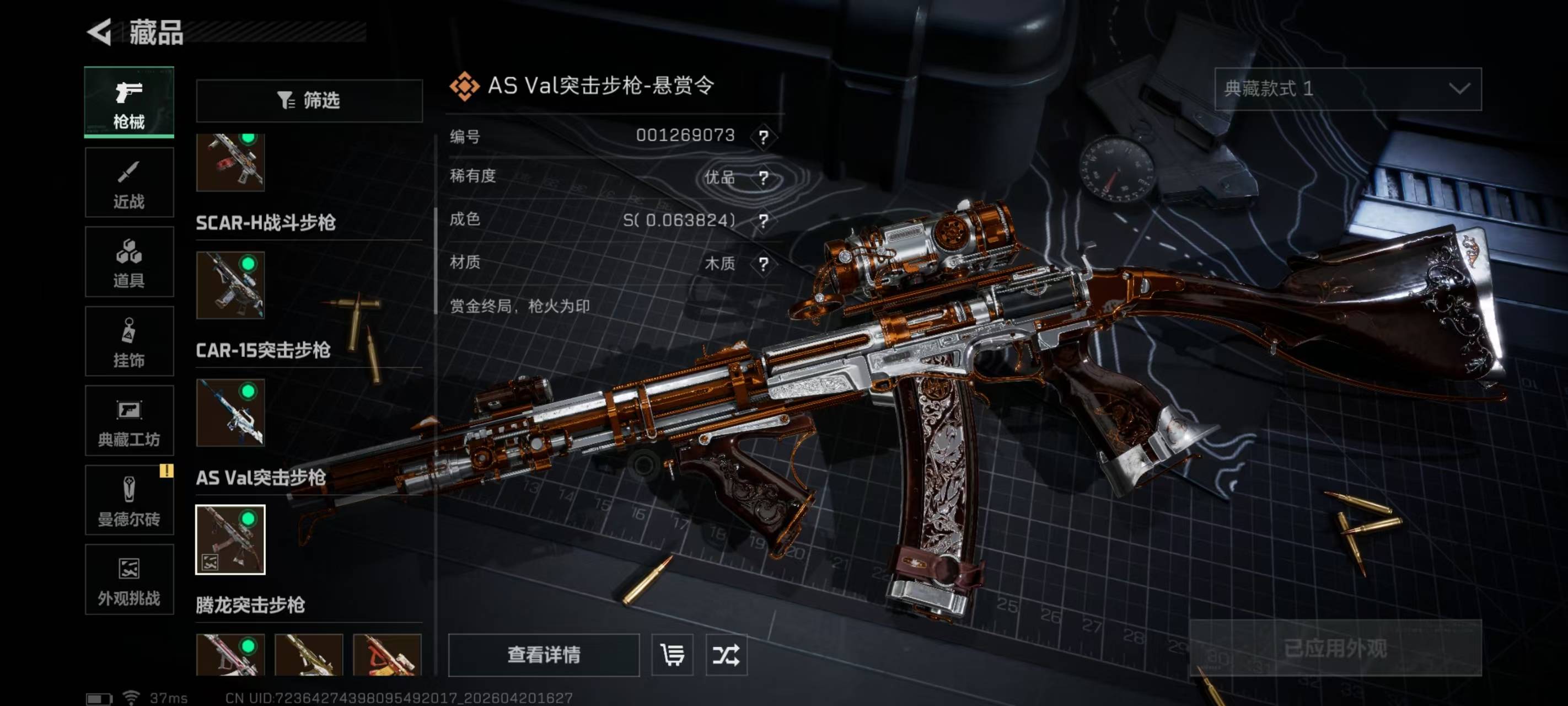The image size is (1568, 706).
Task: Show help for 材质 material
Action: point(763,264)
